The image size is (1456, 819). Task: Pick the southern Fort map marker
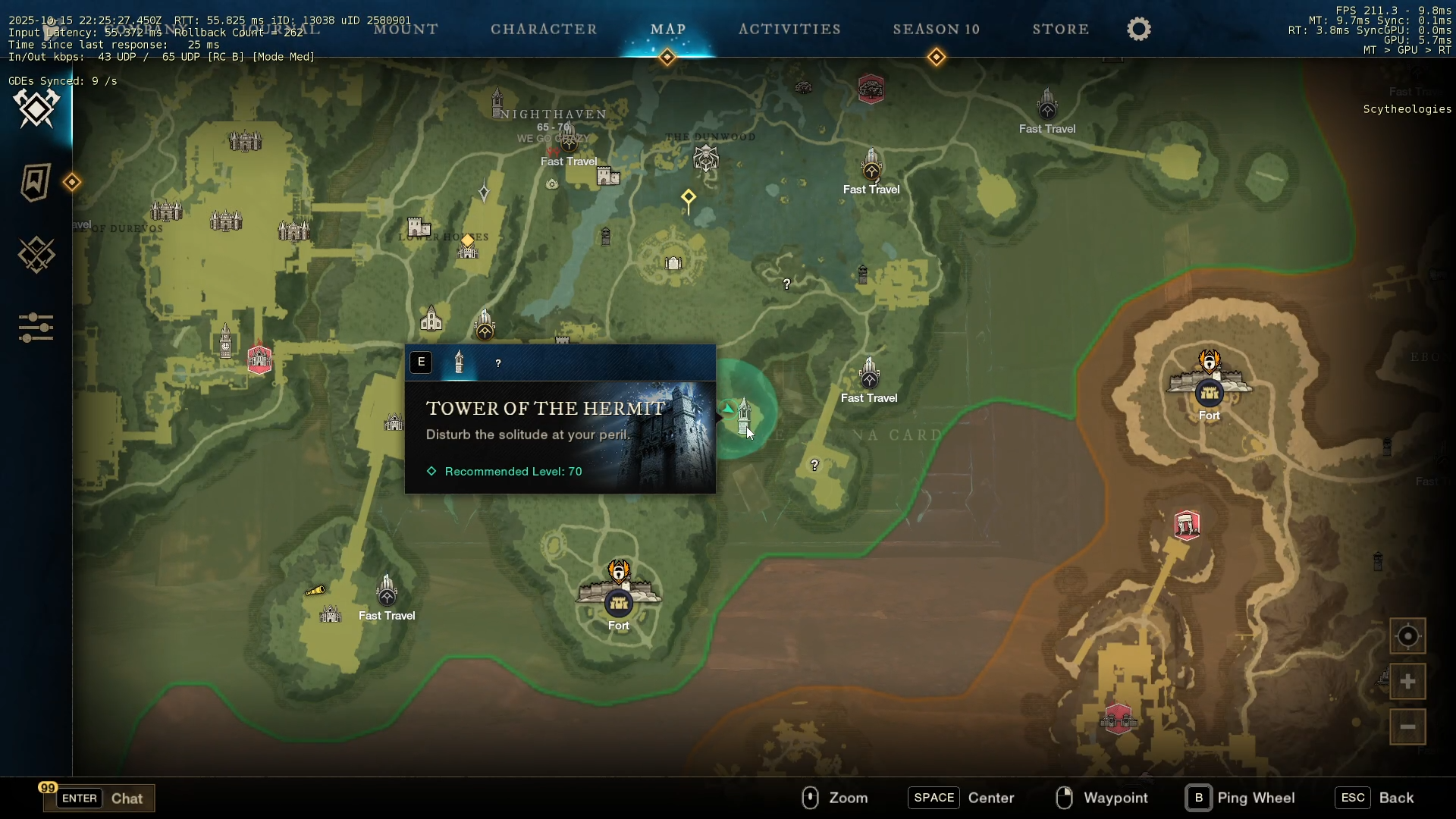(619, 602)
